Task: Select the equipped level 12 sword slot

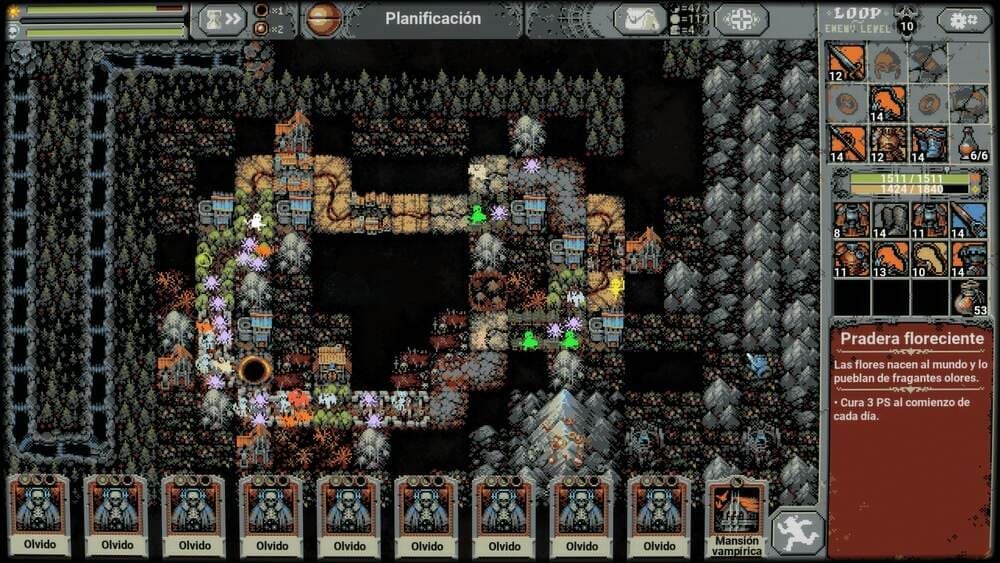Action: coord(846,63)
